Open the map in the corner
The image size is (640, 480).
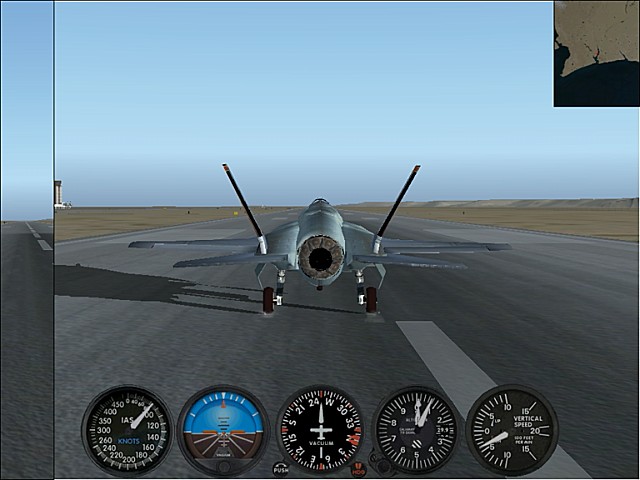(596, 54)
